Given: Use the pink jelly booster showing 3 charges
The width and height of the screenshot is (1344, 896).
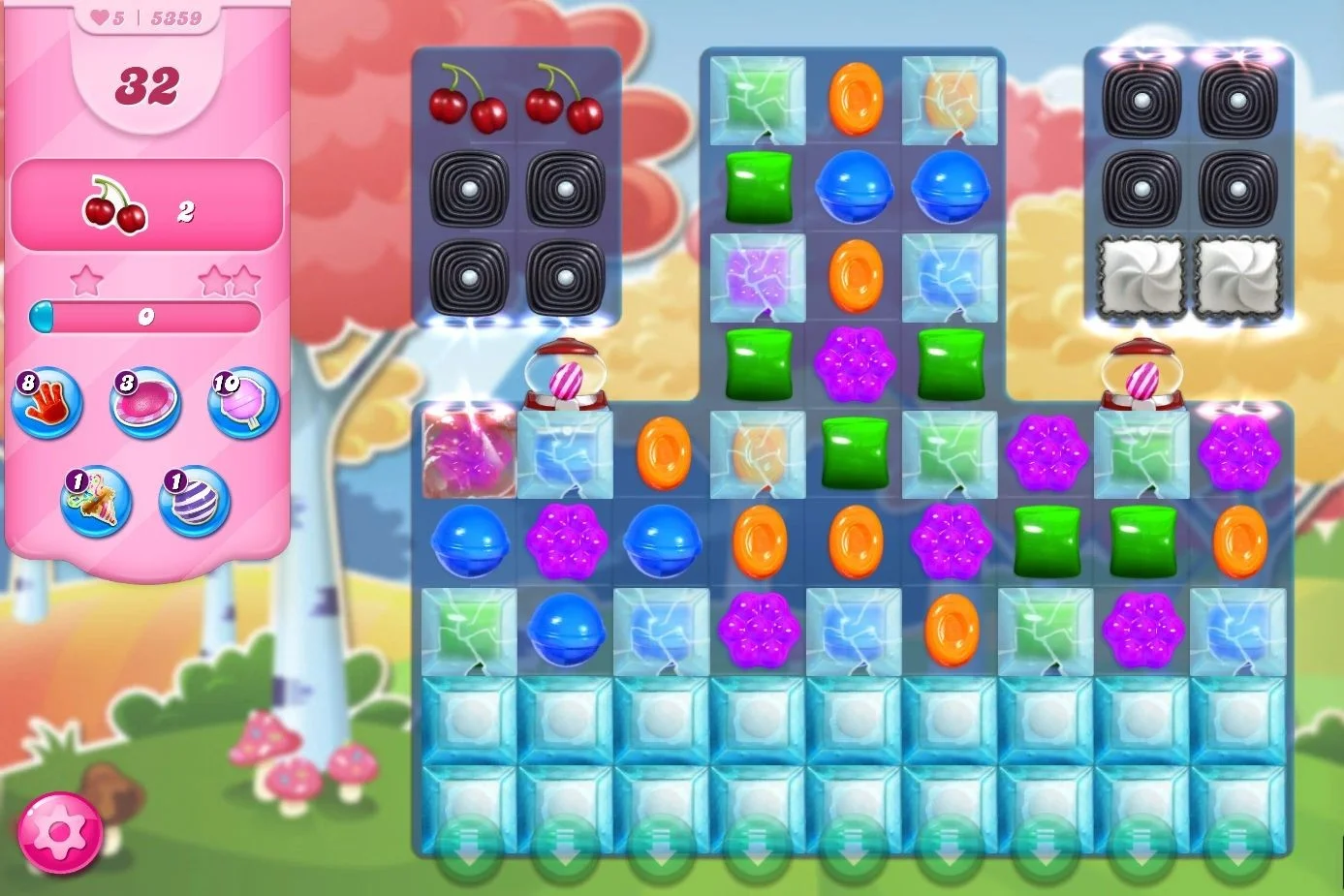Looking at the screenshot, I should pos(142,404).
